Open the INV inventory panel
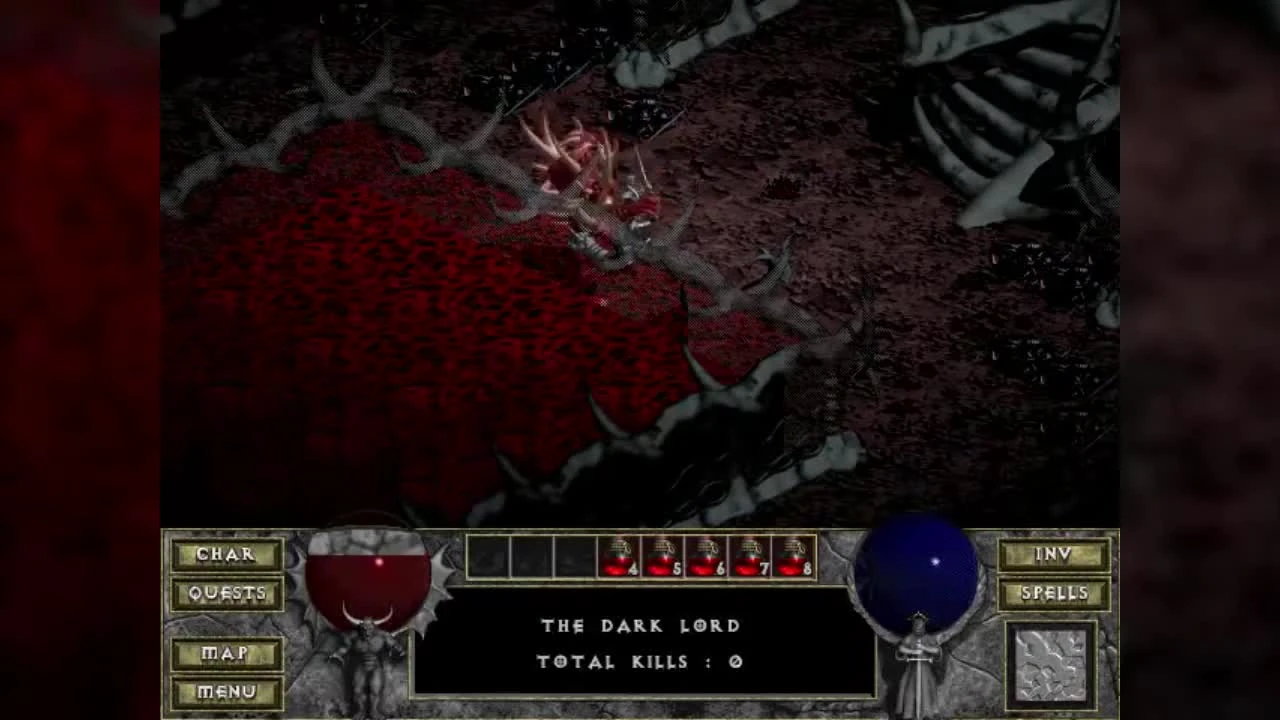The height and width of the screenshot is (720, 1280). coord(1056,554)
